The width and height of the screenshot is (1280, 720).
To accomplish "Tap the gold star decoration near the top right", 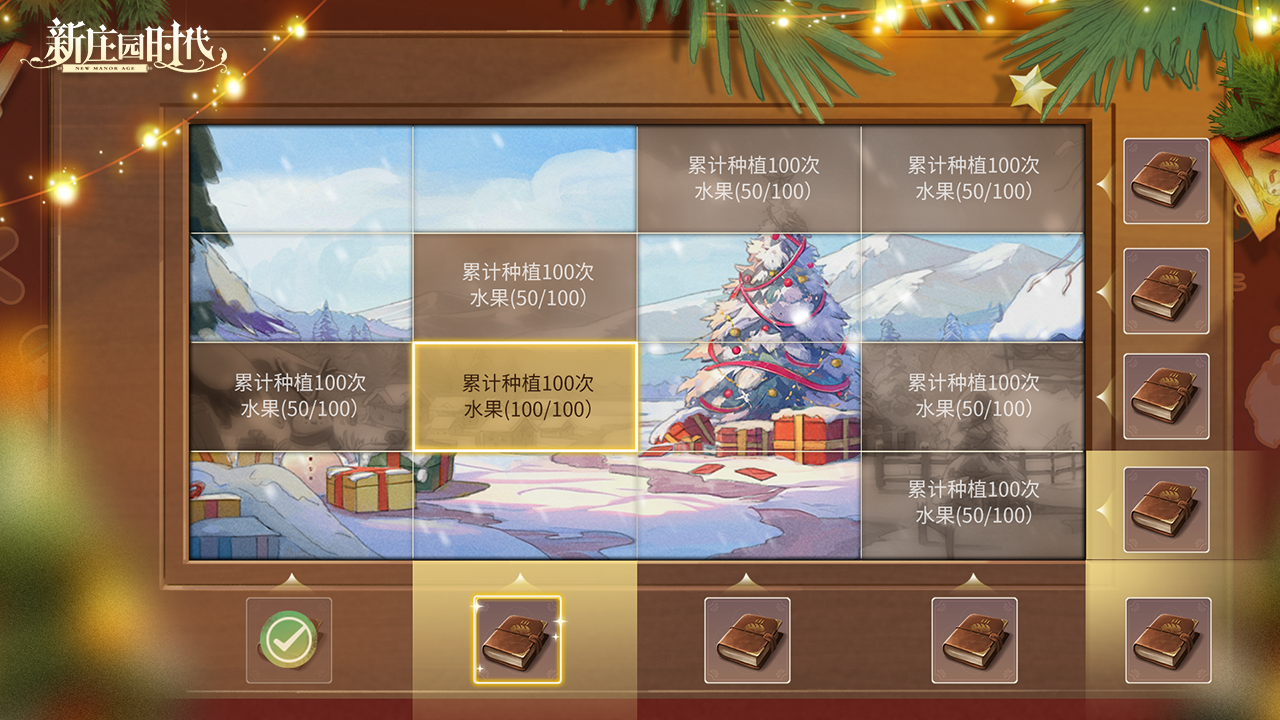I will point(1031,90).
